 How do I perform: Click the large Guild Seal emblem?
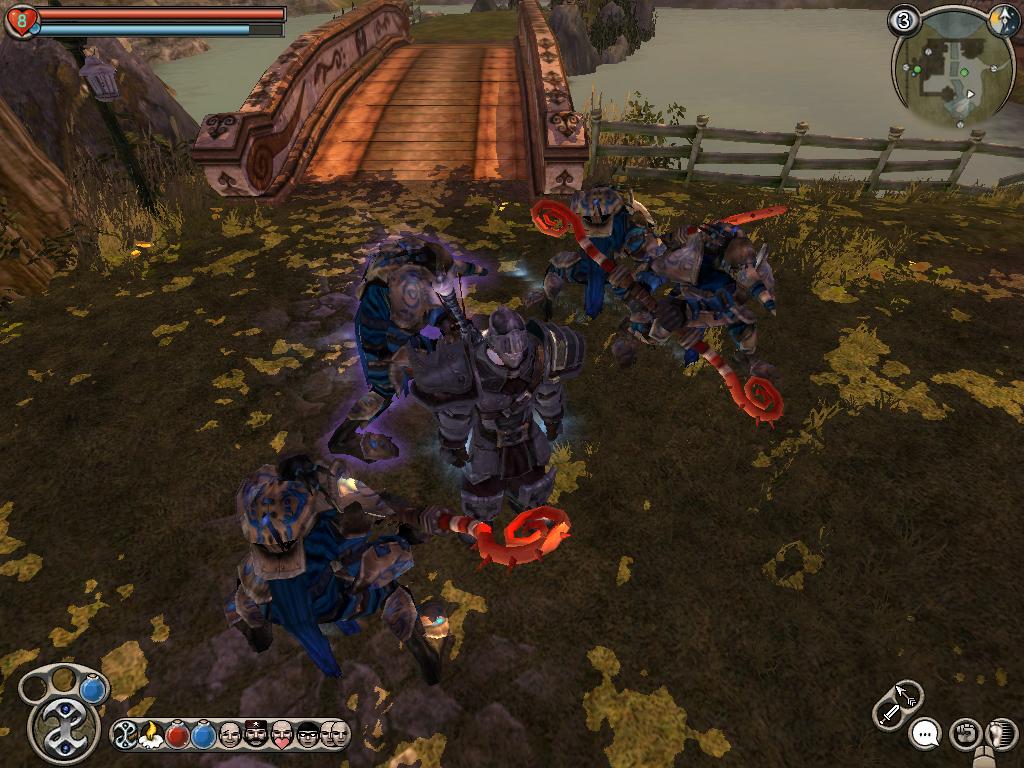[x=63, y=728]
